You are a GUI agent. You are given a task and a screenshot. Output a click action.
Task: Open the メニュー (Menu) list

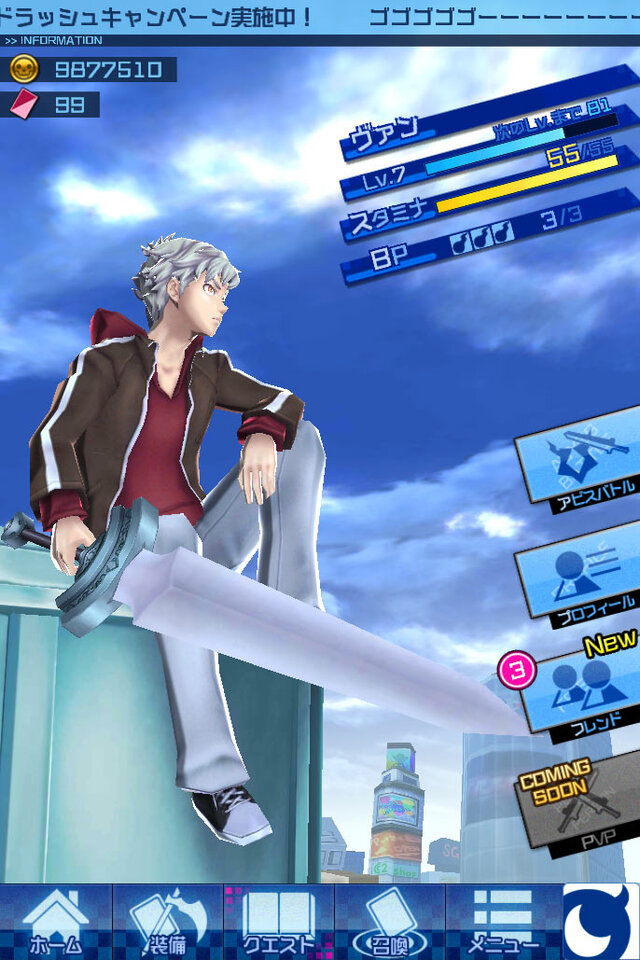click(x=503, y=921)
